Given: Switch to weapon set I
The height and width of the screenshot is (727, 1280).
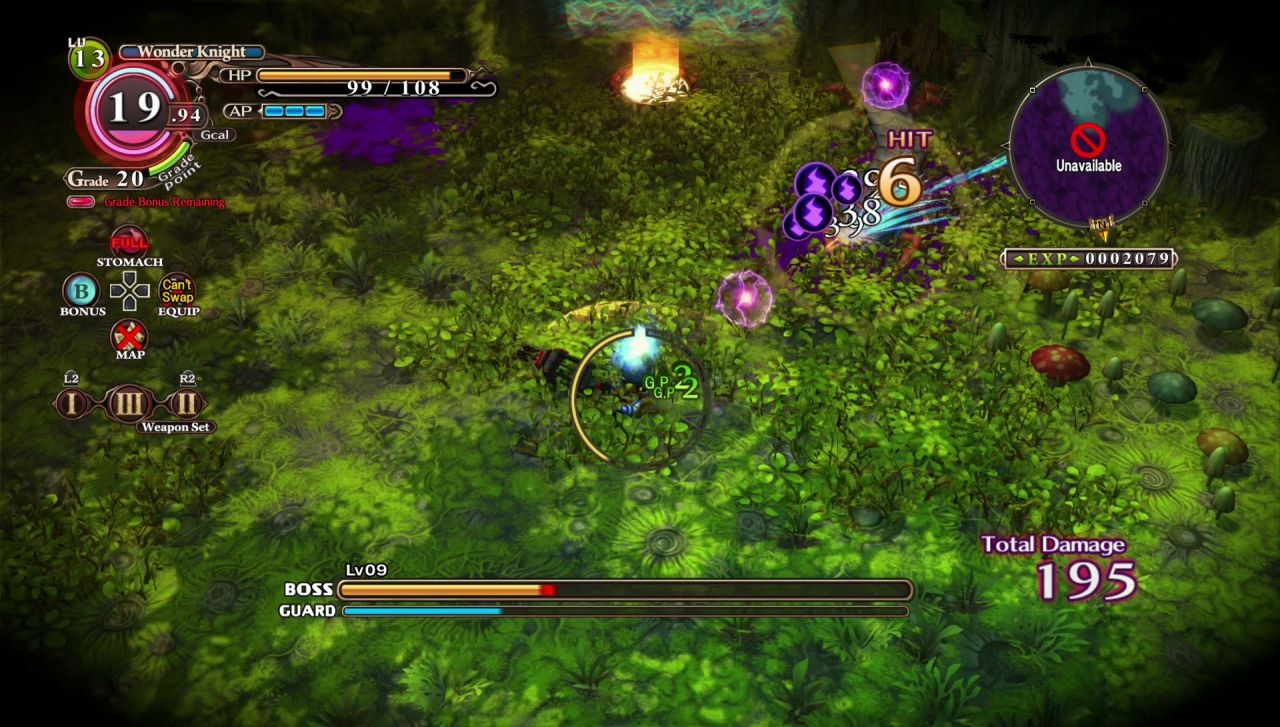Looking at the screenshot, I should pos(72,404).
